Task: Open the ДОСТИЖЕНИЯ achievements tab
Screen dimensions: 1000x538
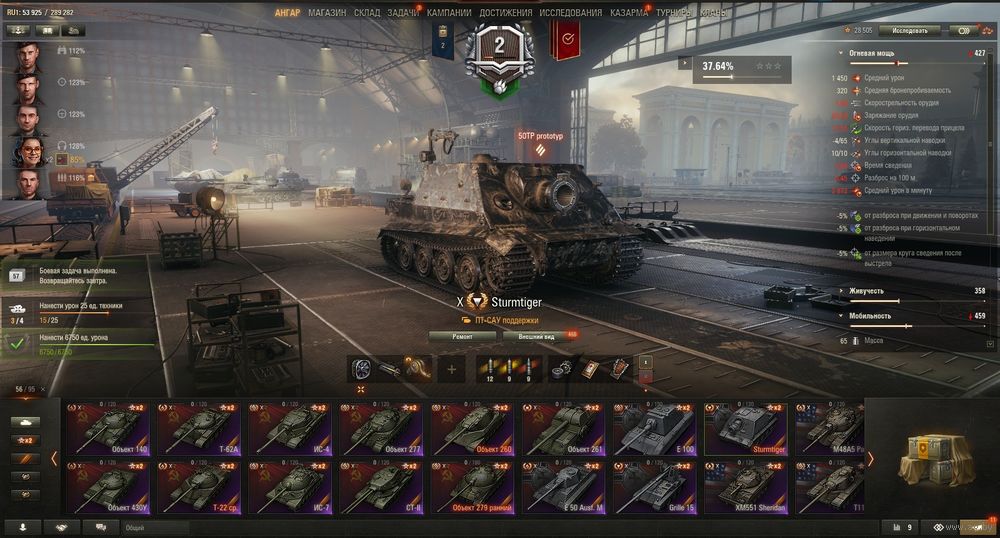Action: pos(506,13)
